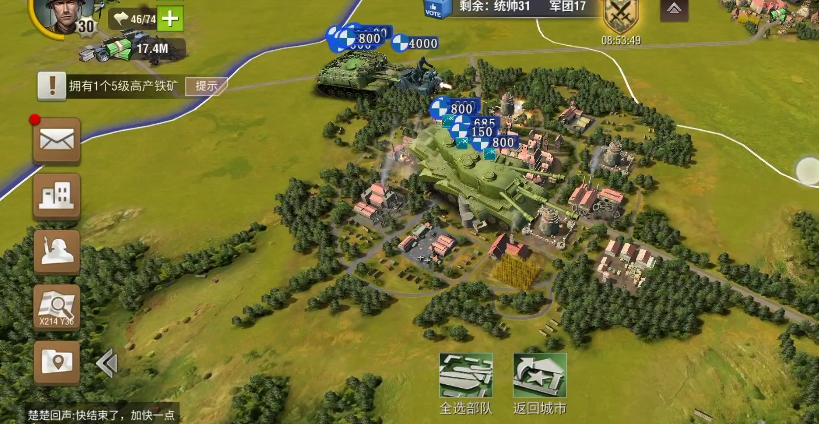Open the coordinate search map icon
The image size is (819, 424).
tap(57, 306)
